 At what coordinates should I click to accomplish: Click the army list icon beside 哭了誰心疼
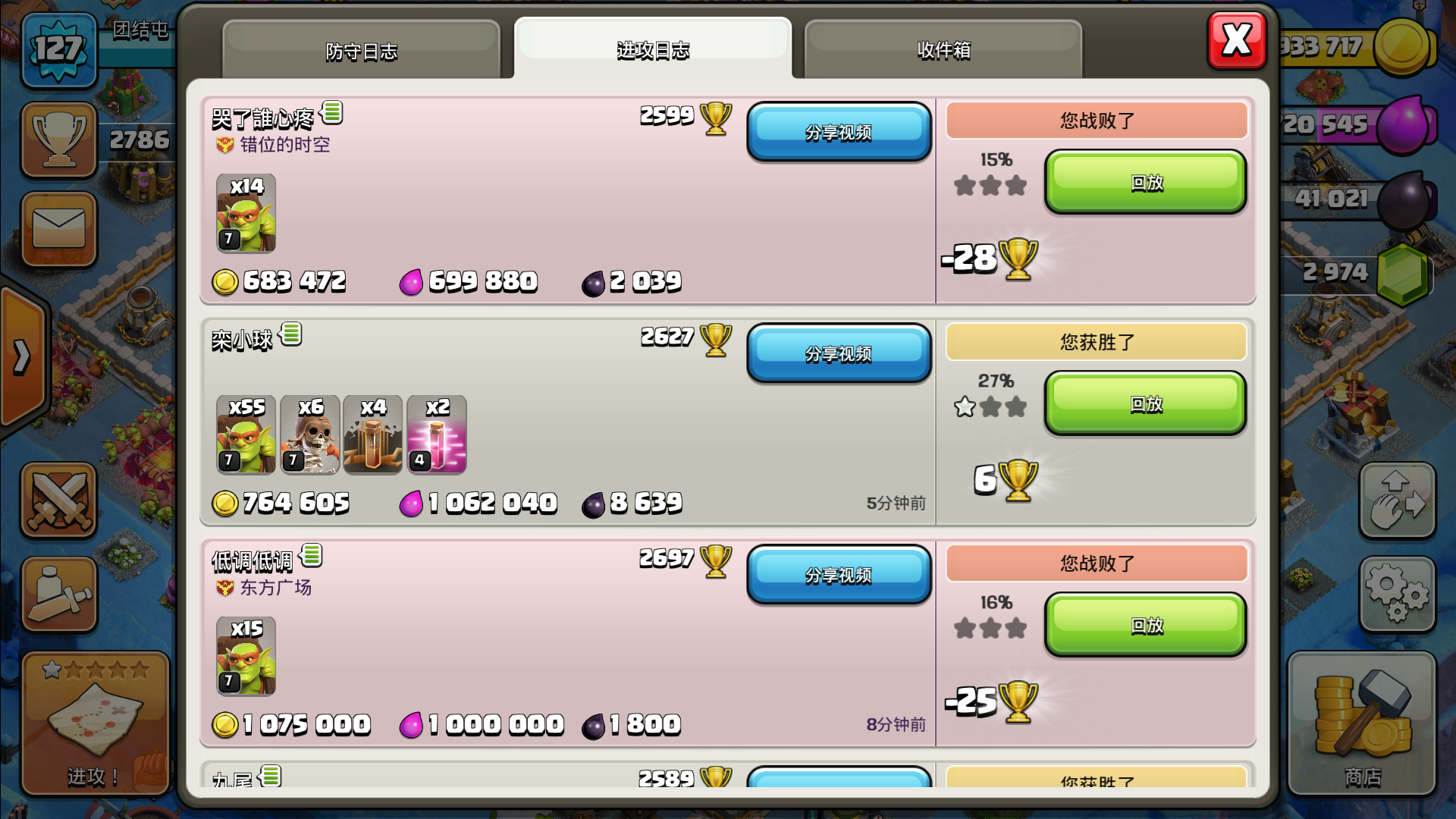coord(332,113)
